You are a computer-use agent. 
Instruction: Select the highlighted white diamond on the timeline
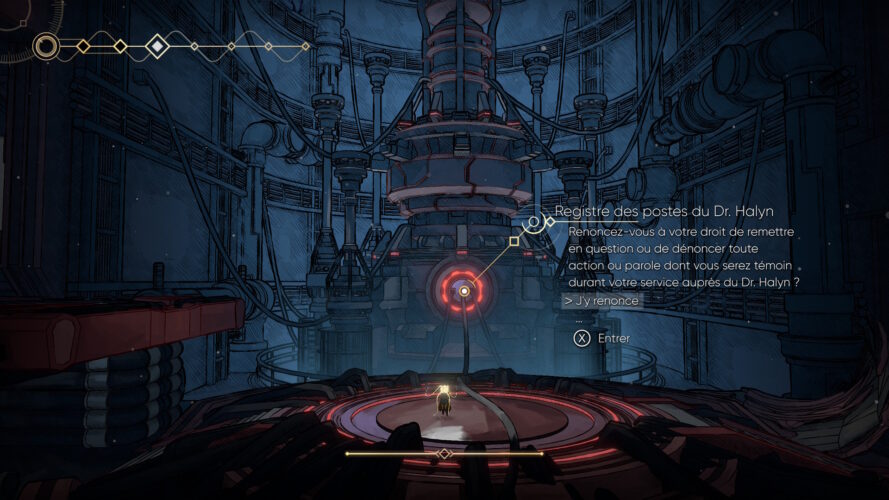pos(157,46)
